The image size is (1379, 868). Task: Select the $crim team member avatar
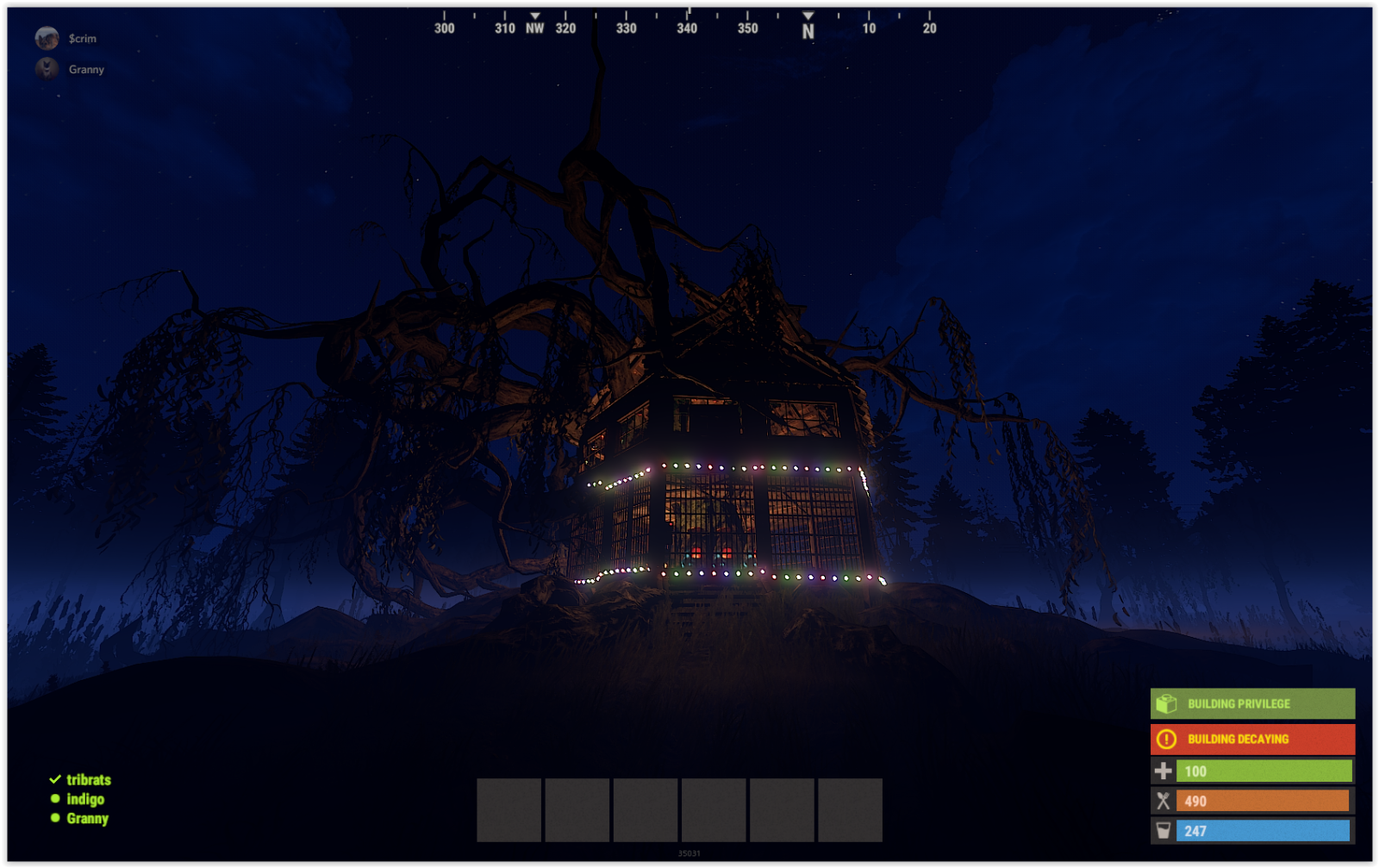click(47, 38)
